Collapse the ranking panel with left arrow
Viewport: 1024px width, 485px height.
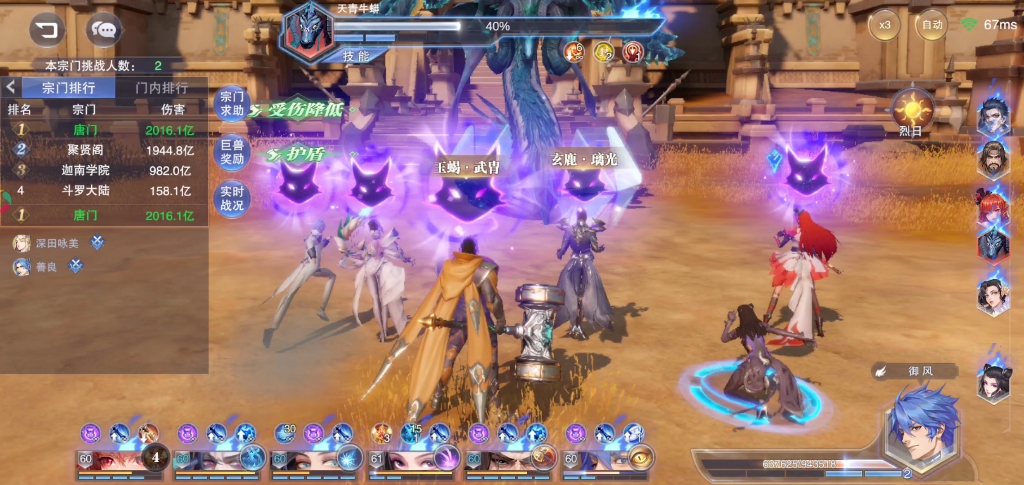point(10,88)
